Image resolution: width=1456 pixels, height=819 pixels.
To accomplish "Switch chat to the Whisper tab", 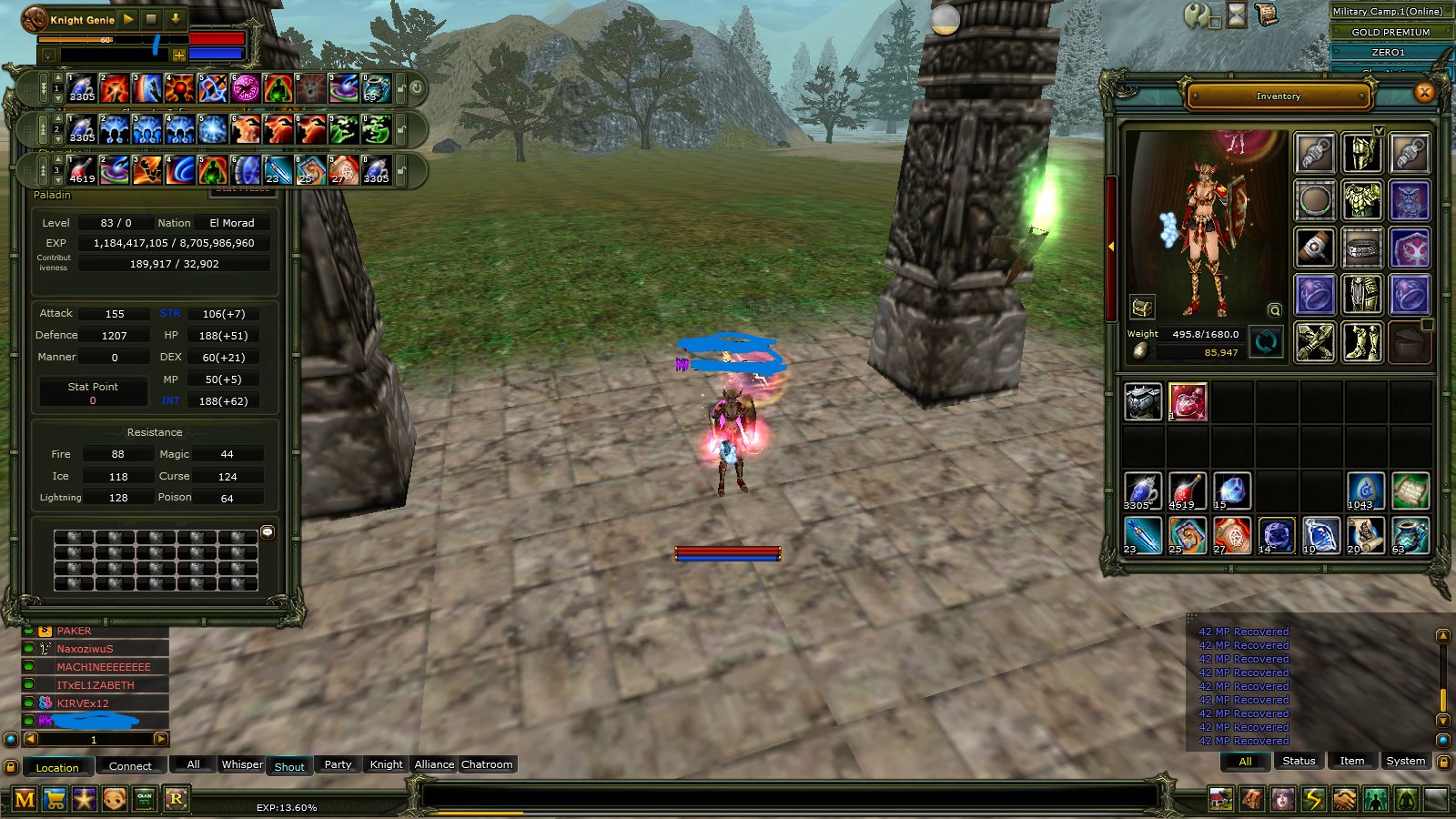I will [x=242, y=764].
